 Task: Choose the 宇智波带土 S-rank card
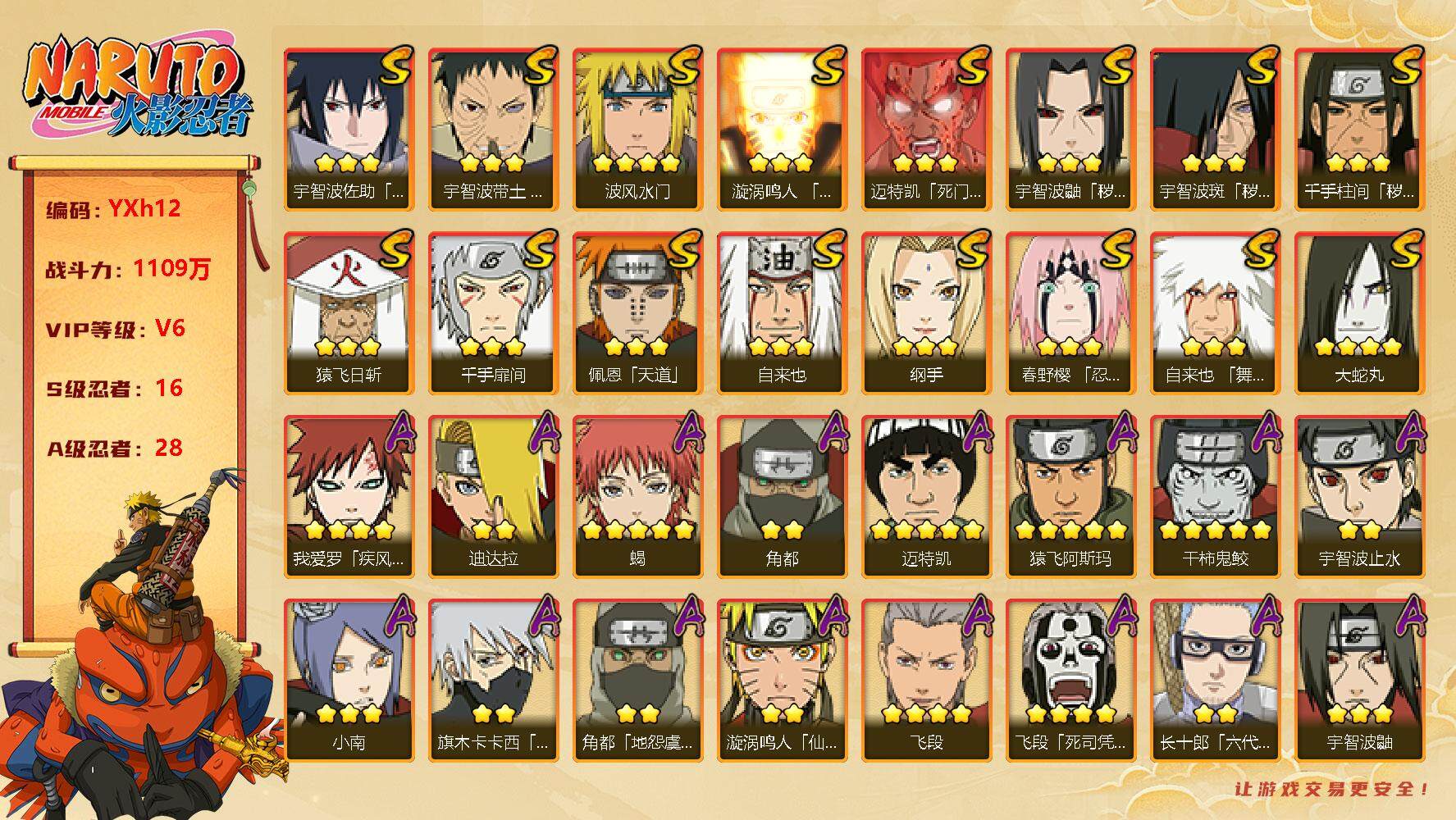point(493,128)
